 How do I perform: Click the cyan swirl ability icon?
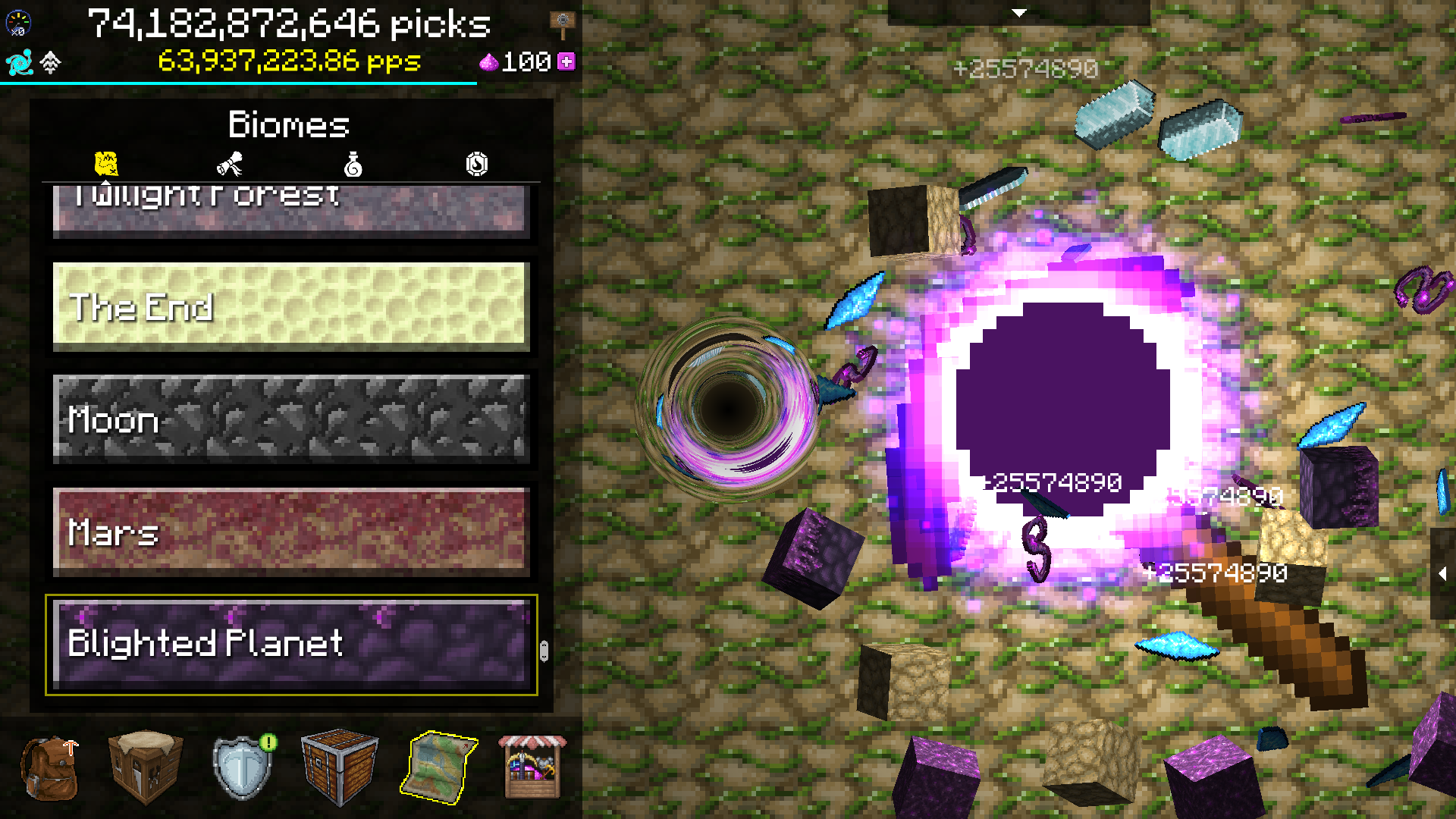pos(19,62)
